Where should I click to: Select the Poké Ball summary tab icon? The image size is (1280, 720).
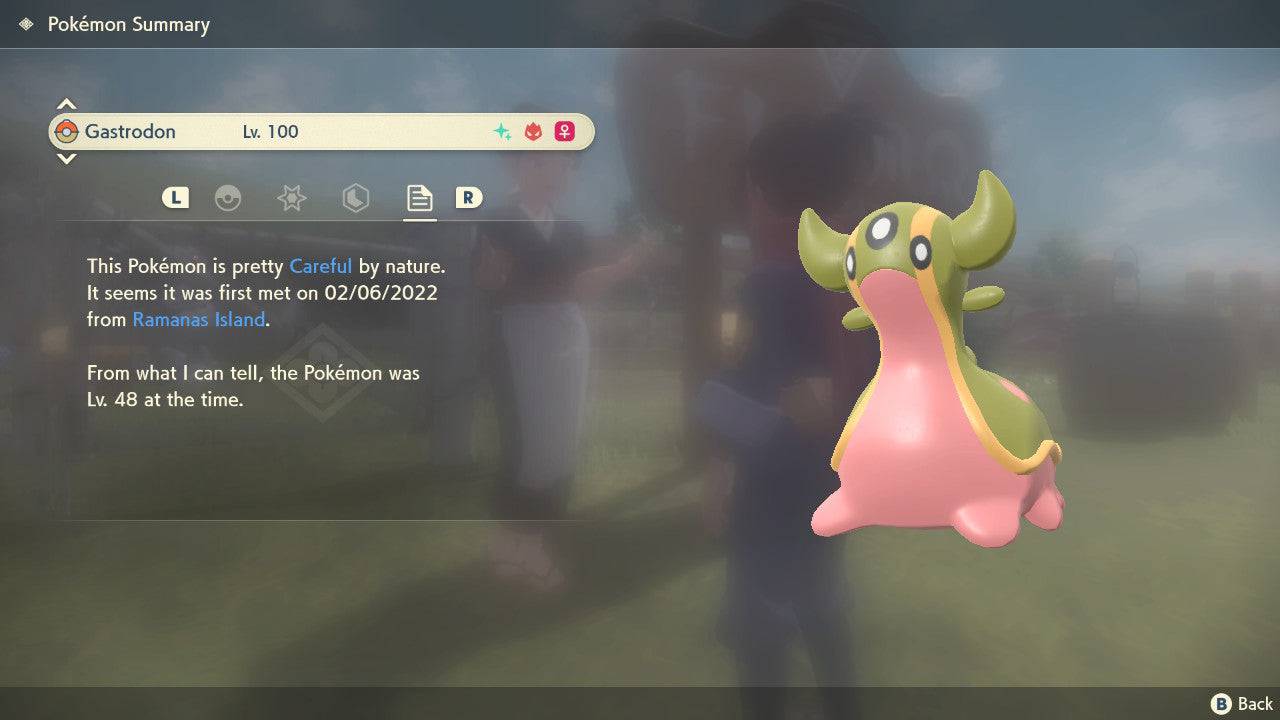point(230,198)
